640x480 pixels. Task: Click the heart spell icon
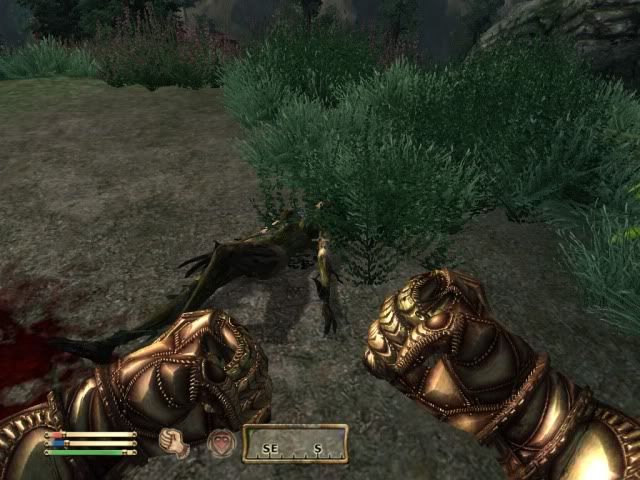click(x=221, y=443)
